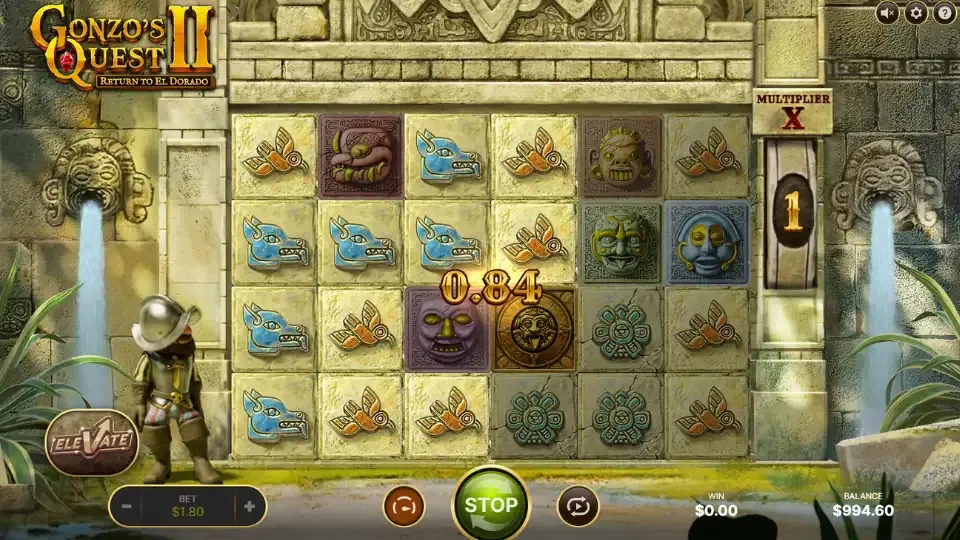The height and width of the screenshot is (540, 960).
Task: Stop the spinning reels with the green STOP button
Action: pos(491,505)
